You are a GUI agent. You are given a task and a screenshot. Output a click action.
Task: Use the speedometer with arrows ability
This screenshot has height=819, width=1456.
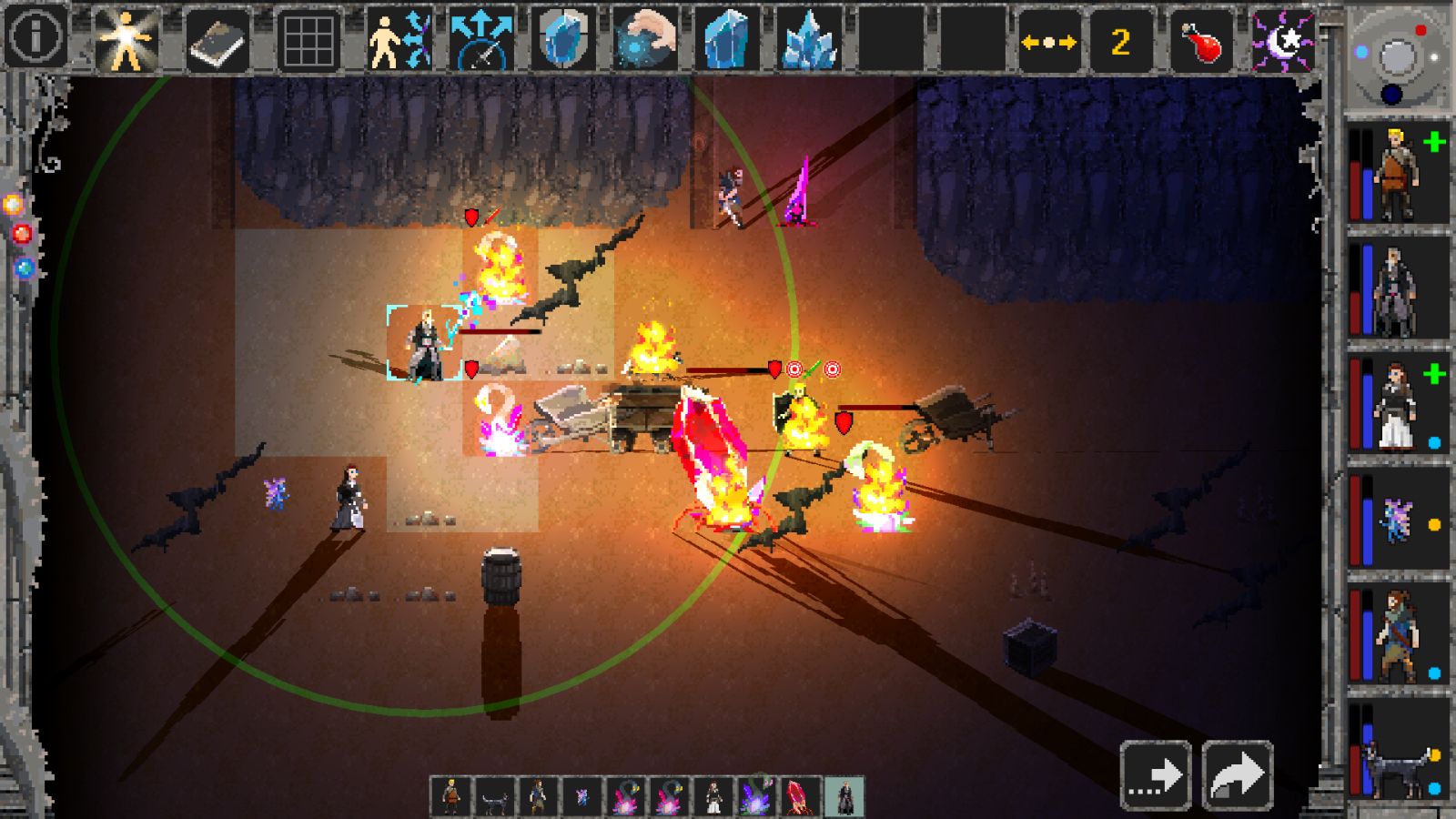coord(481,40)
